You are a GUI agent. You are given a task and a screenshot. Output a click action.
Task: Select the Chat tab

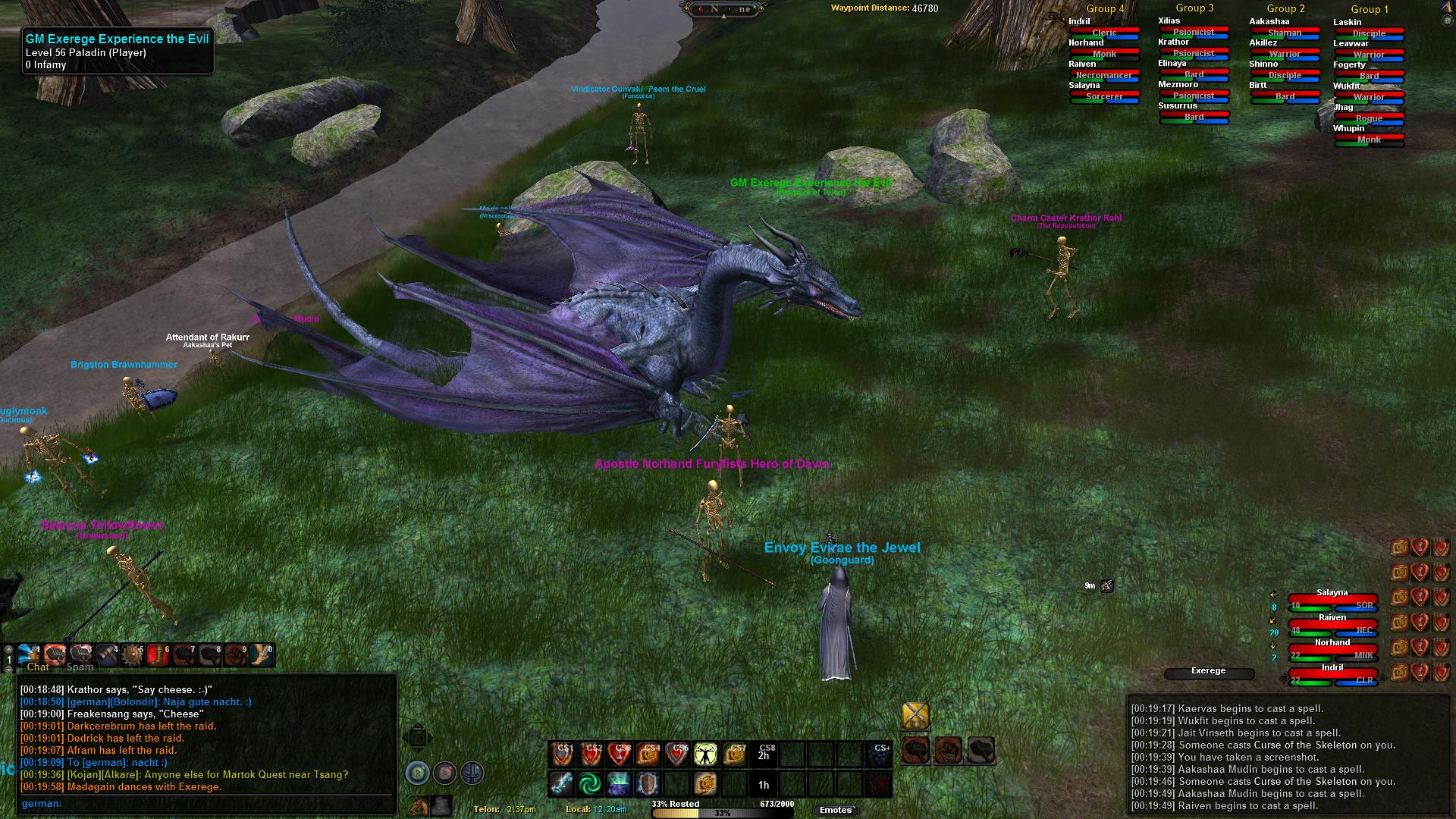coord(38,667)
